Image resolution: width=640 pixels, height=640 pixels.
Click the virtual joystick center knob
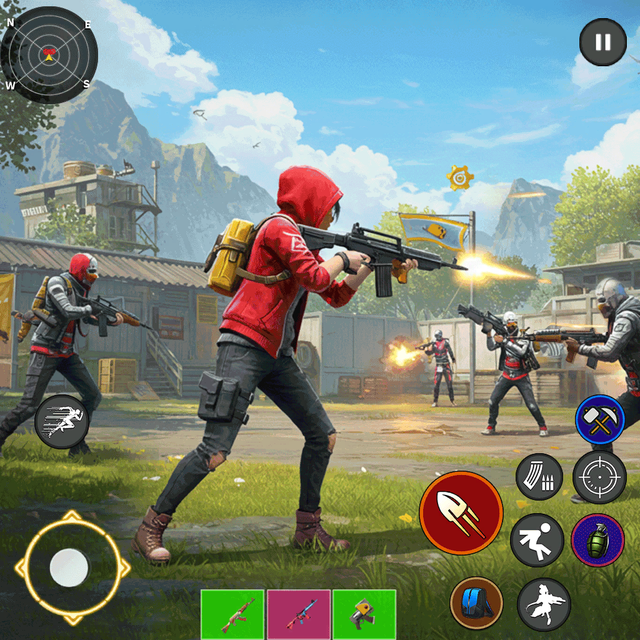[69, 567]
